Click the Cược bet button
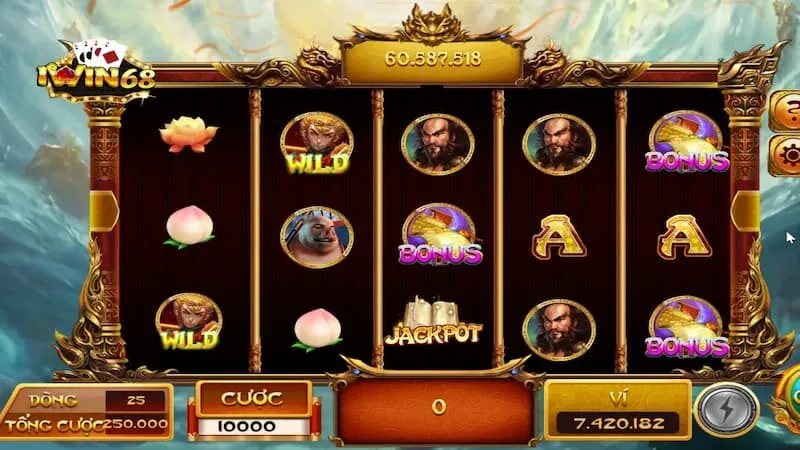800x450 pixels. pyautogui.click(x=251, y=399)
